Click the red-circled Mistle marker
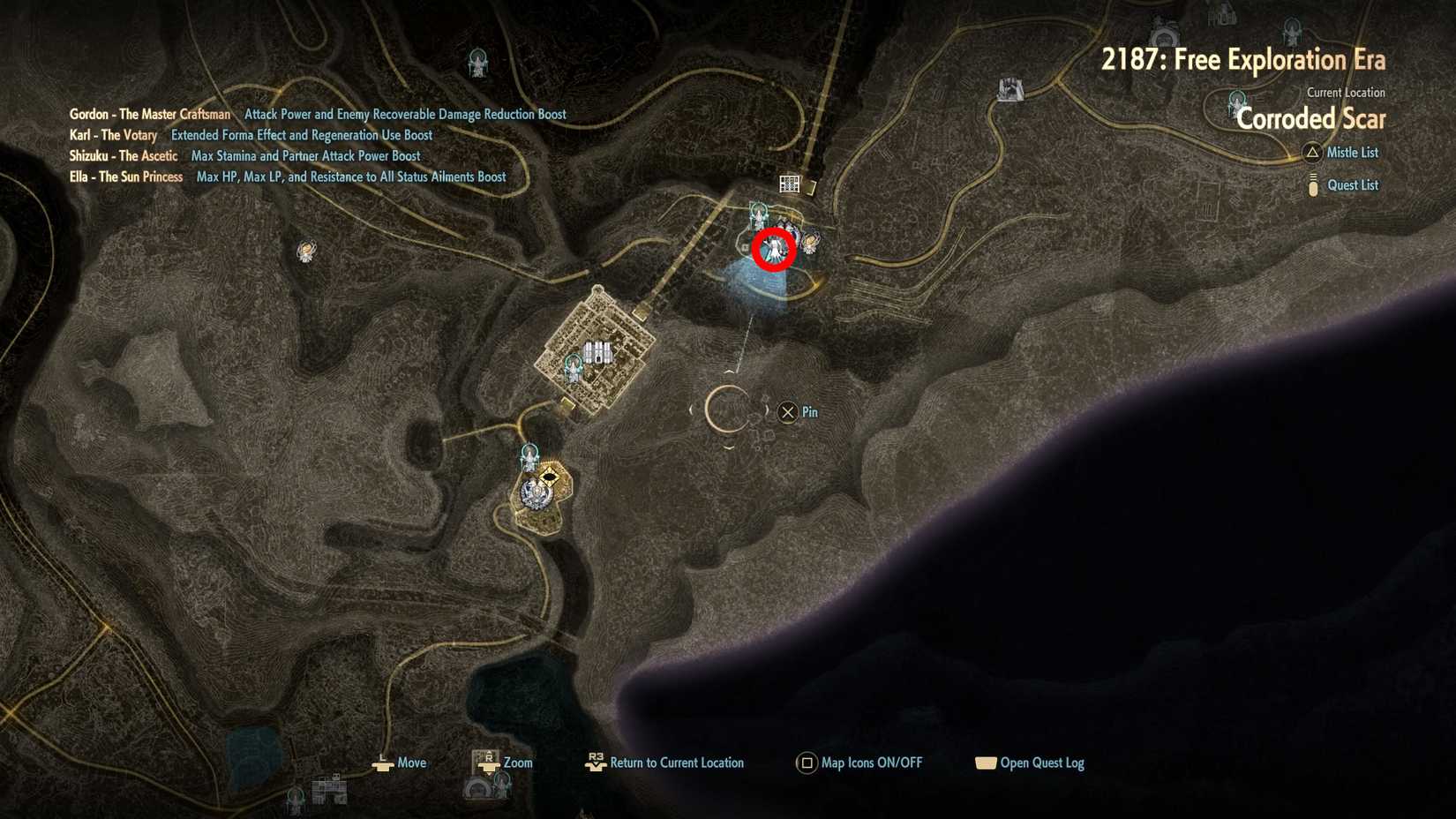Screen dimensions: 1456x819 point(775,249)
